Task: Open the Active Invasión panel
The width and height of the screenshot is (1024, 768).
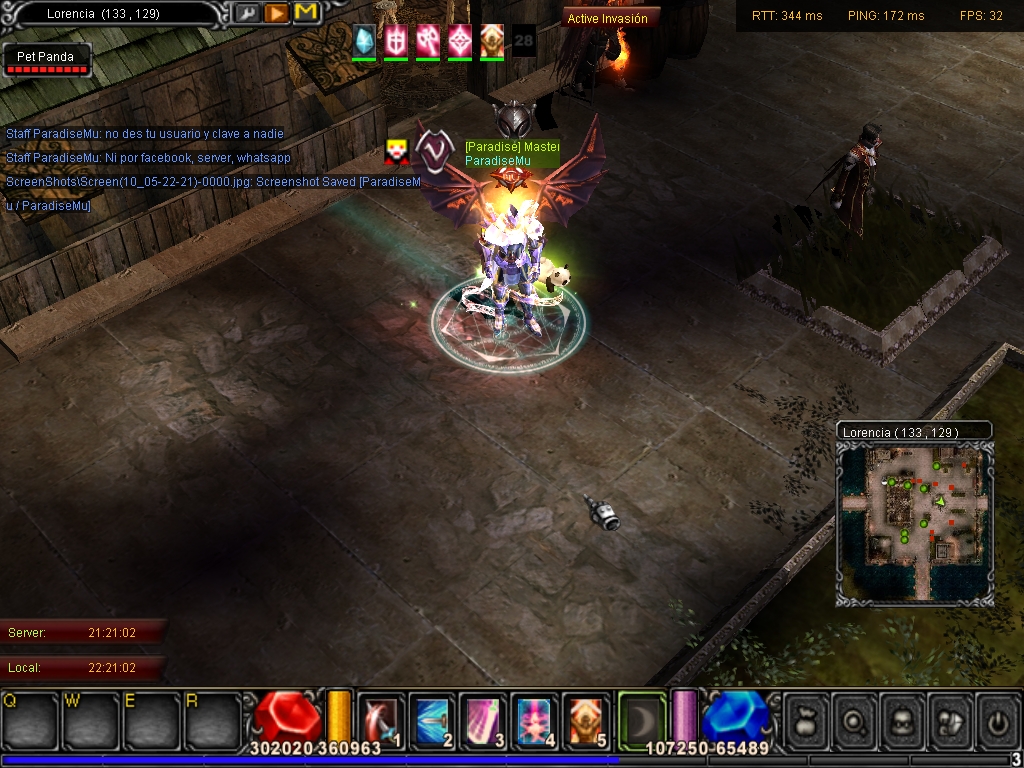Action: tap(607, 18)
